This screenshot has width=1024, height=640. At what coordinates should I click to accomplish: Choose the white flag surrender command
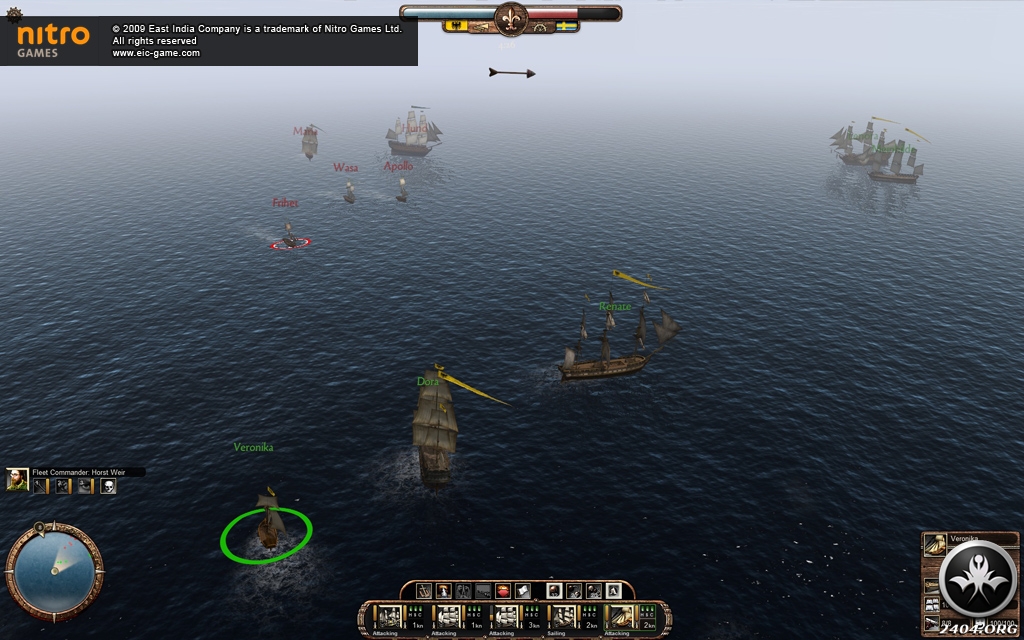523,591
